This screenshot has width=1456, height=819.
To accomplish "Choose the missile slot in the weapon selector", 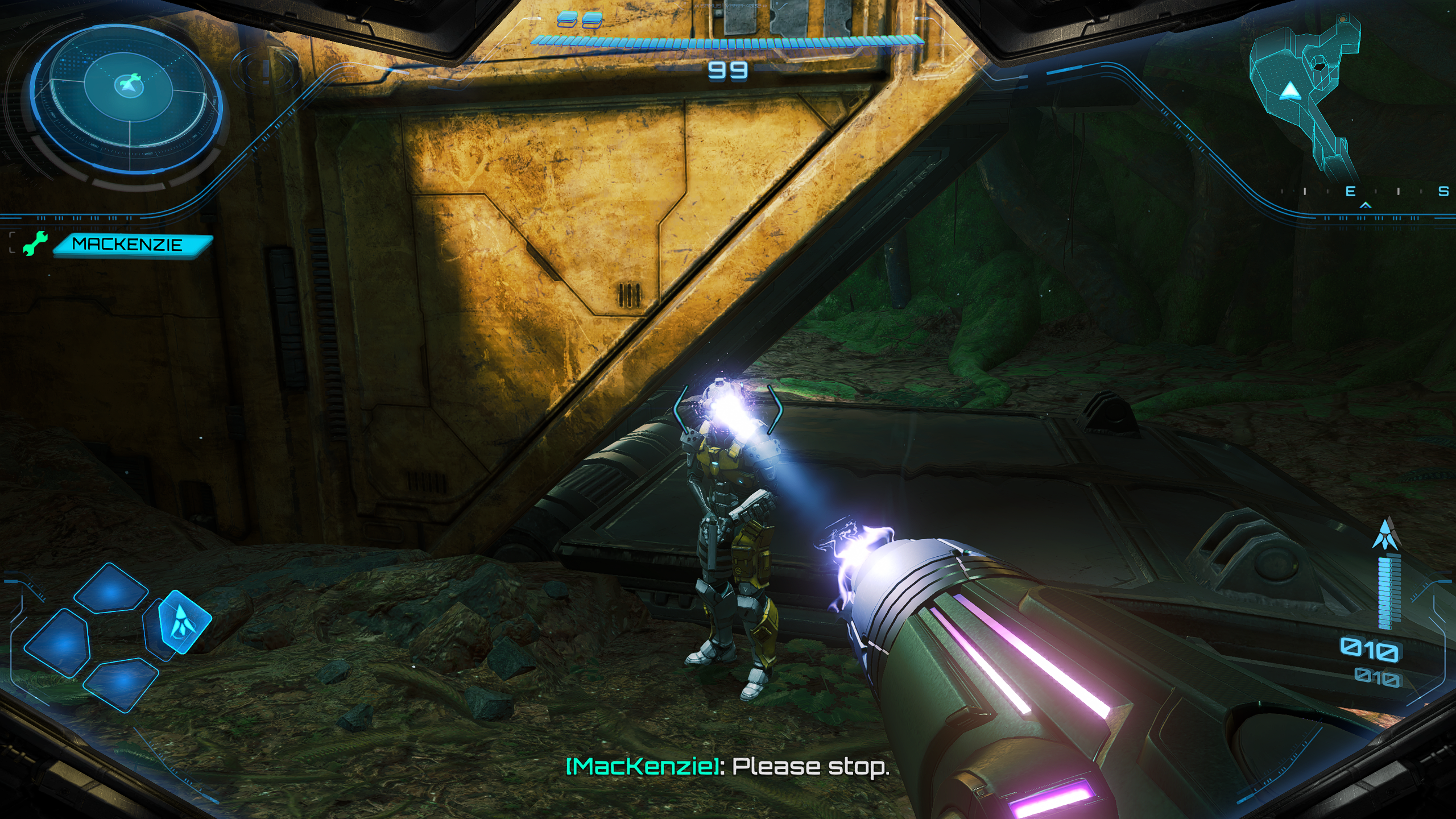I will [181, 621].
